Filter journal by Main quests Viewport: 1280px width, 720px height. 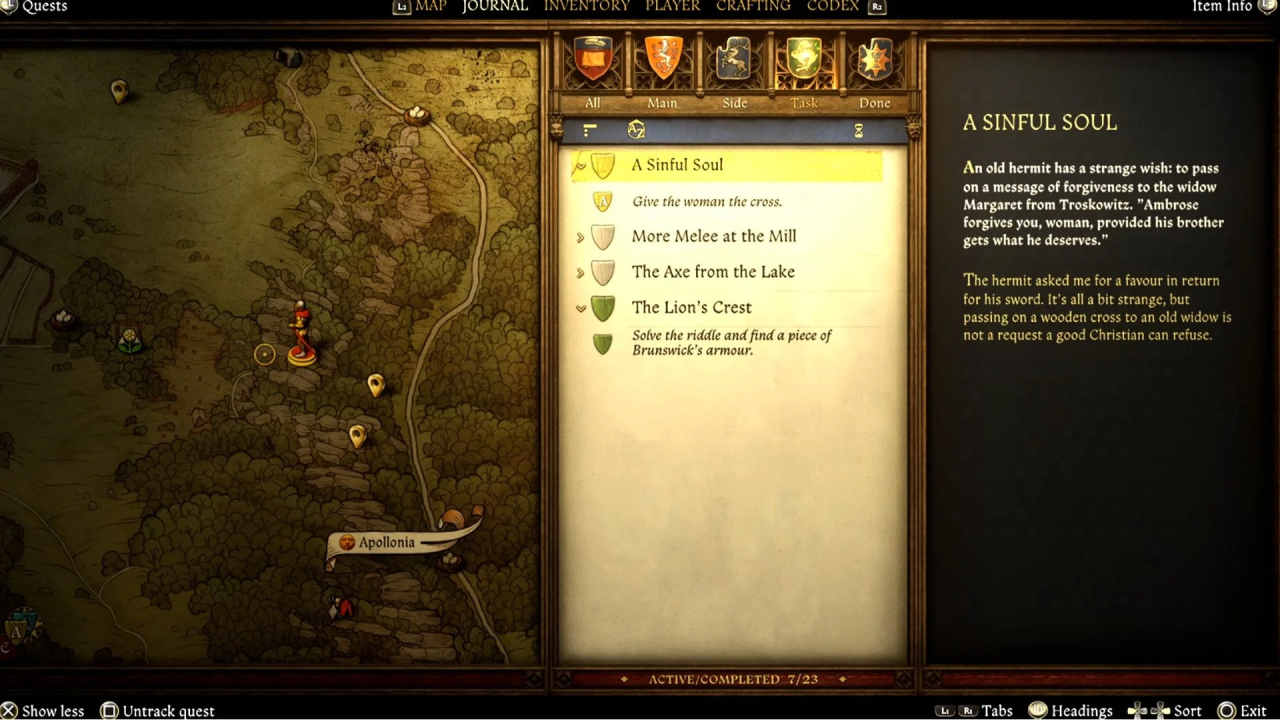(662, 70)
